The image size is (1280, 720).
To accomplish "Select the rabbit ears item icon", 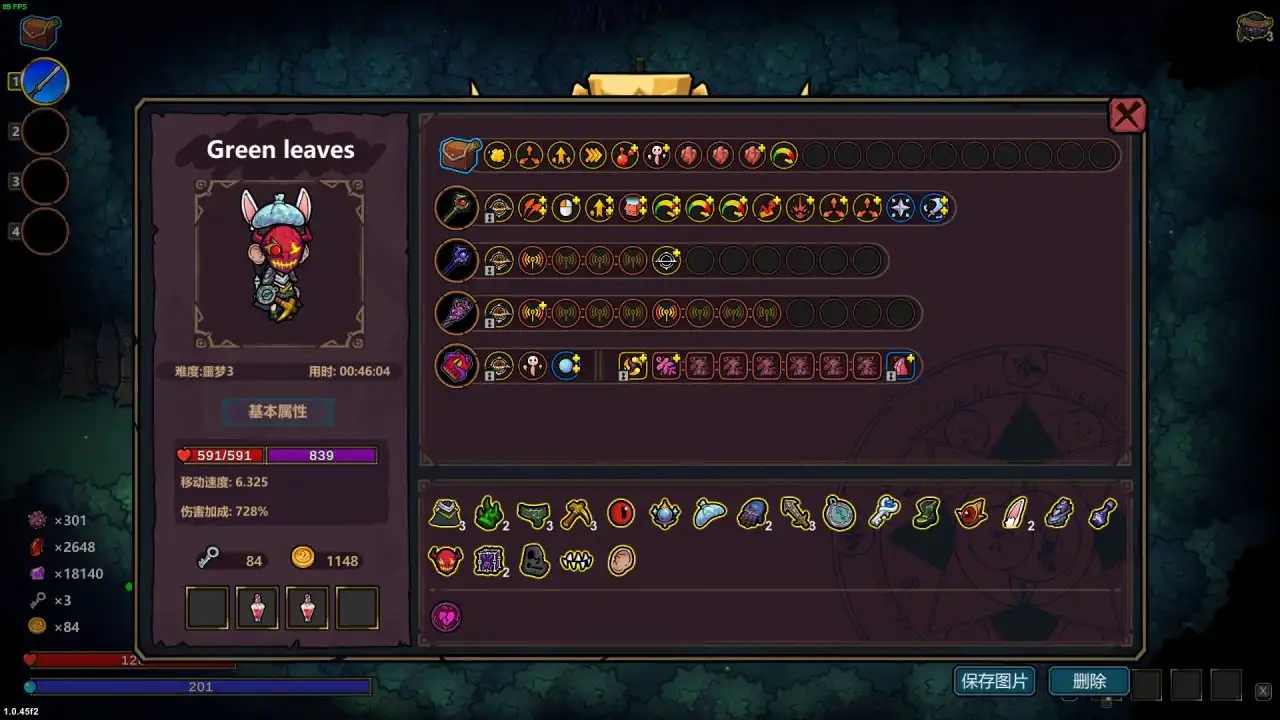I will pyautogui.click(x=1012, y=513).
